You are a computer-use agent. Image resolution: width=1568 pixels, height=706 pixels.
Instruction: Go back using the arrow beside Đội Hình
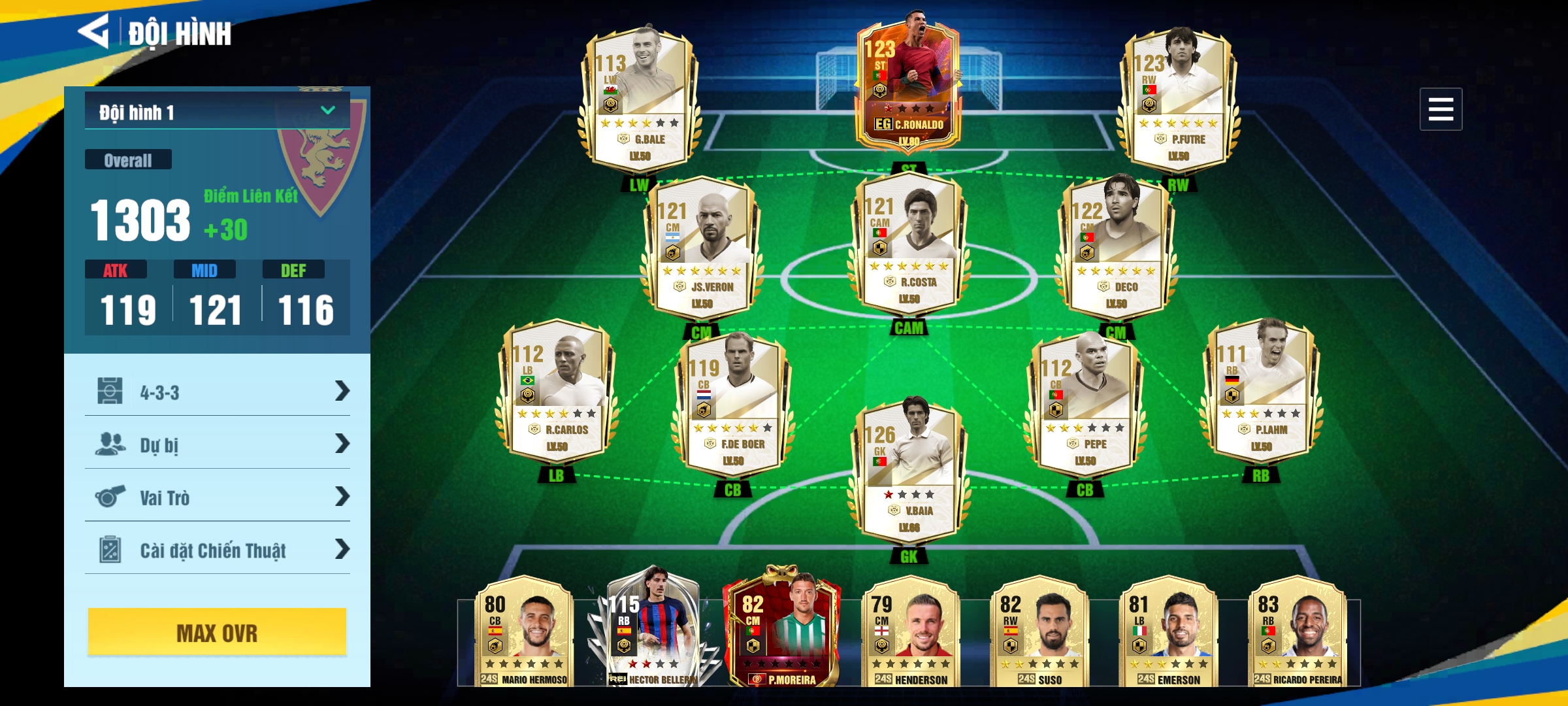coord(93,31)
